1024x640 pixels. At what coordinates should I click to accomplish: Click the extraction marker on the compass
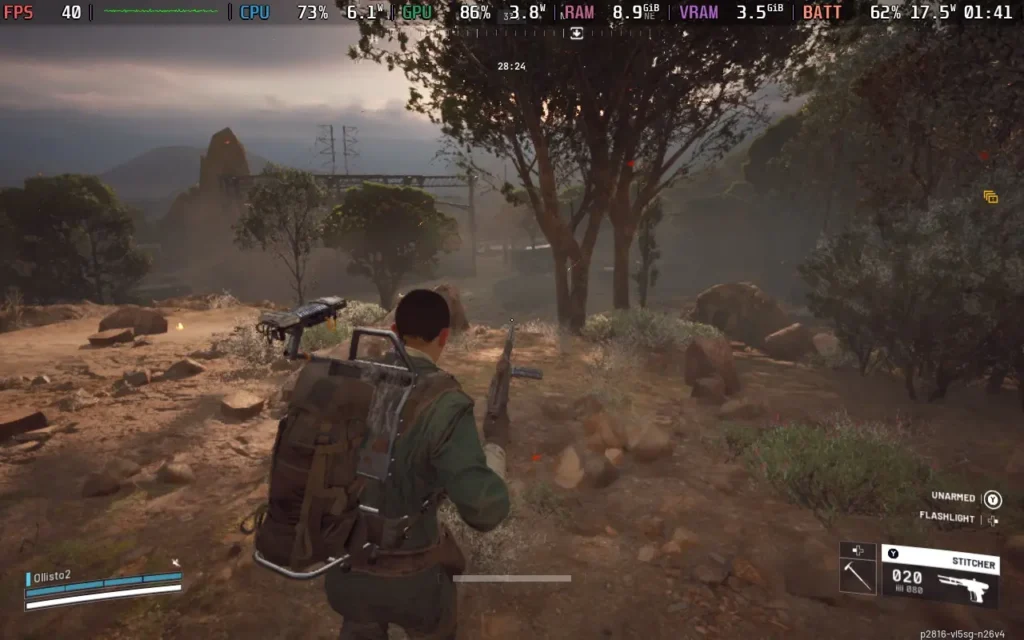click(x=576, y=33)
